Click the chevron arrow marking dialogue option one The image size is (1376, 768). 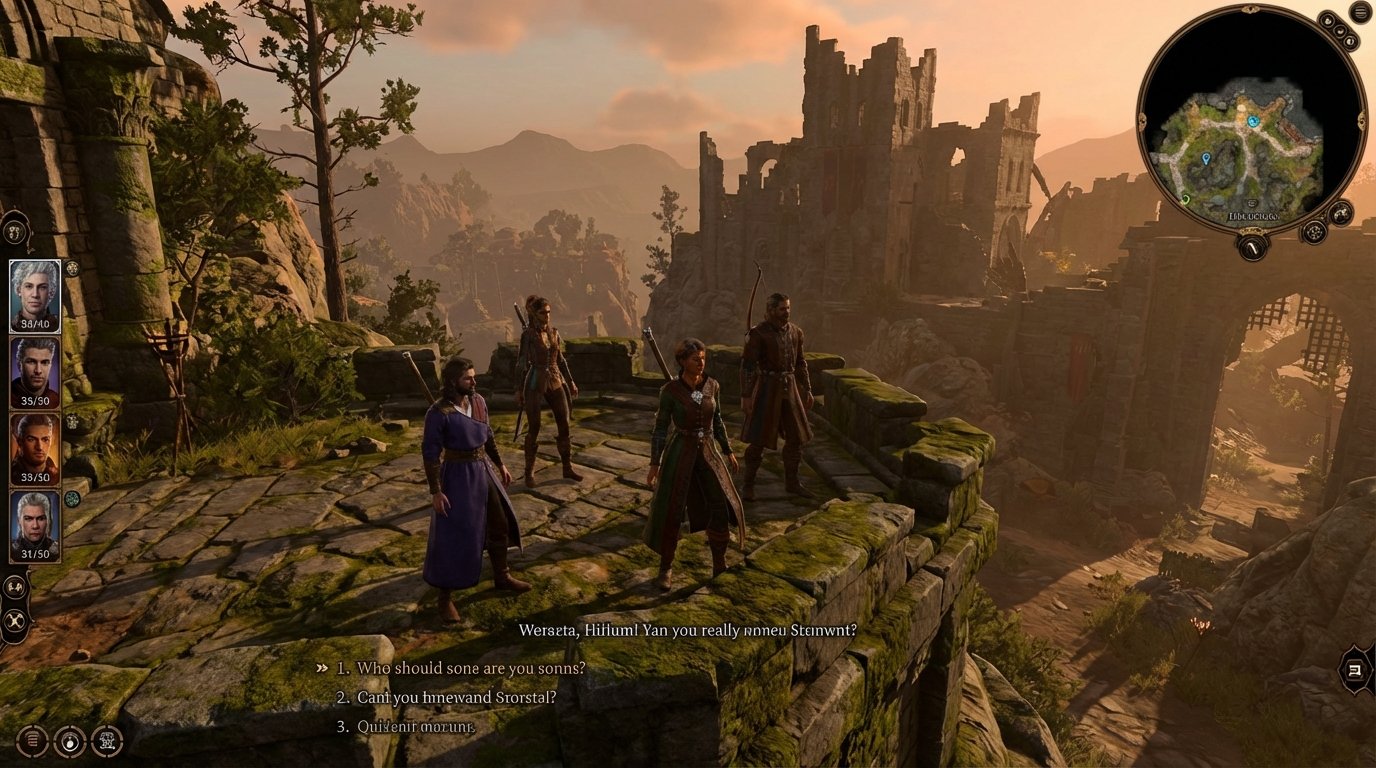pyautogui.click(x=322, y=667)
